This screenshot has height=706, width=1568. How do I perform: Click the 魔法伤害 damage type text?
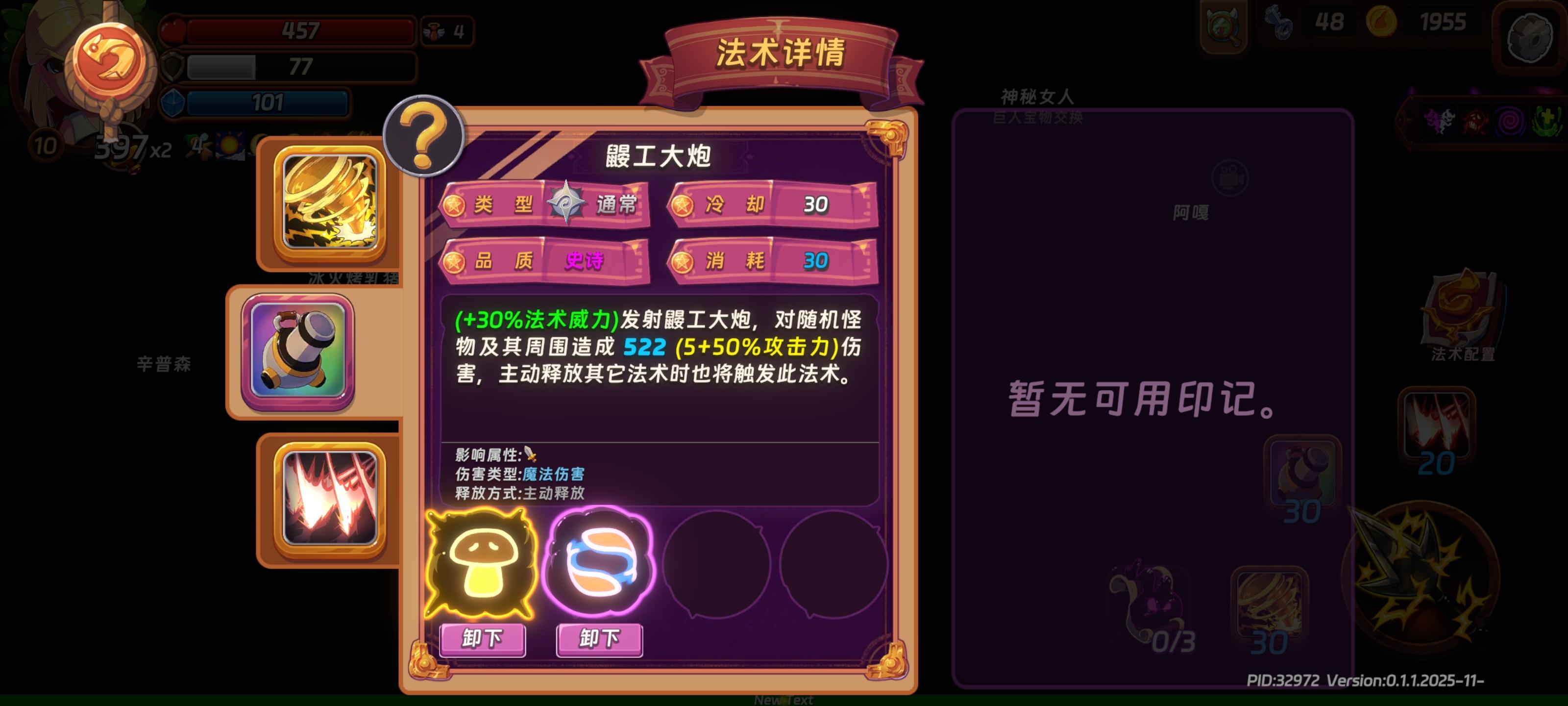point(555,475)
